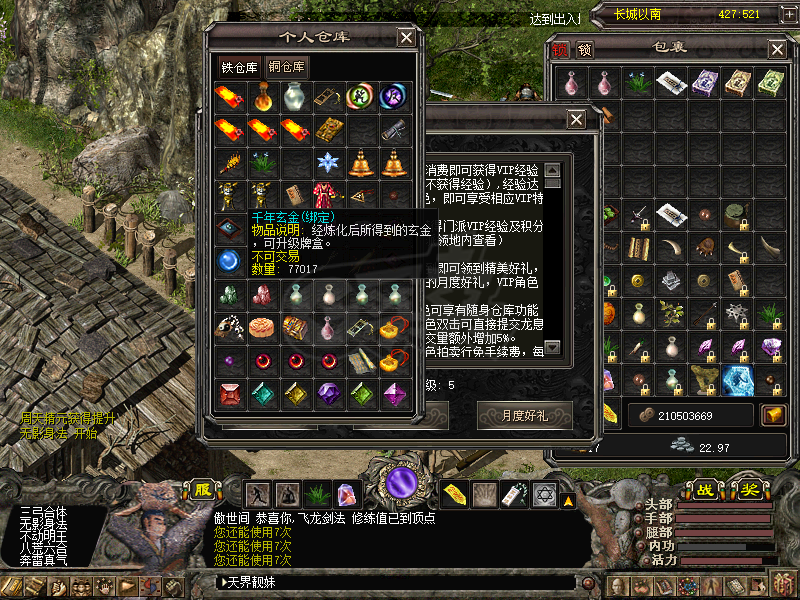Close the VIP info dialog
800x600 pixels.
(x=576, y=120)
